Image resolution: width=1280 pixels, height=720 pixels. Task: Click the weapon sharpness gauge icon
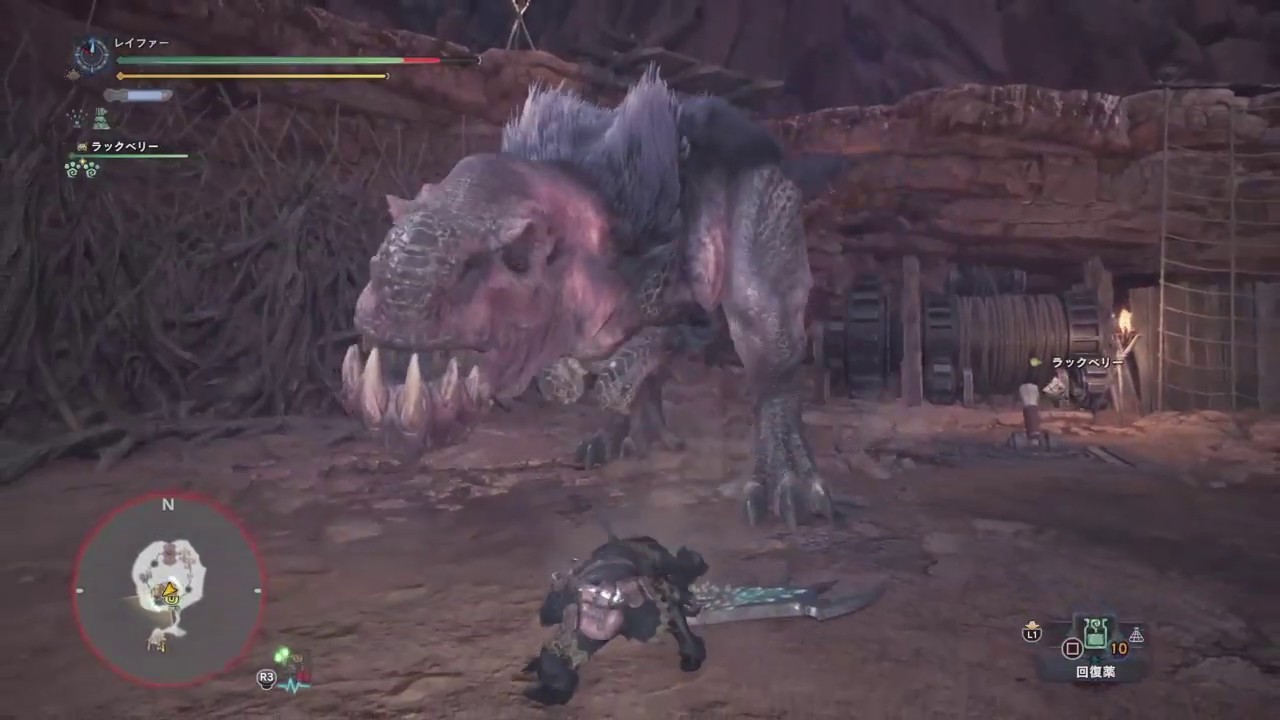(138, 95)
